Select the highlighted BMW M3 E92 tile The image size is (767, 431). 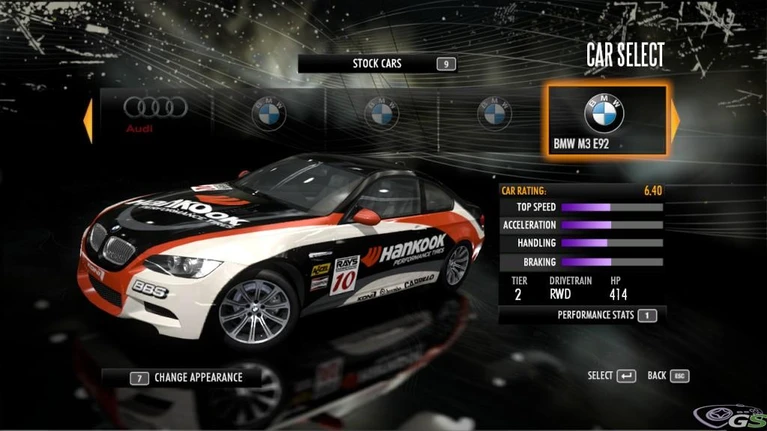(x=604, y=120)
